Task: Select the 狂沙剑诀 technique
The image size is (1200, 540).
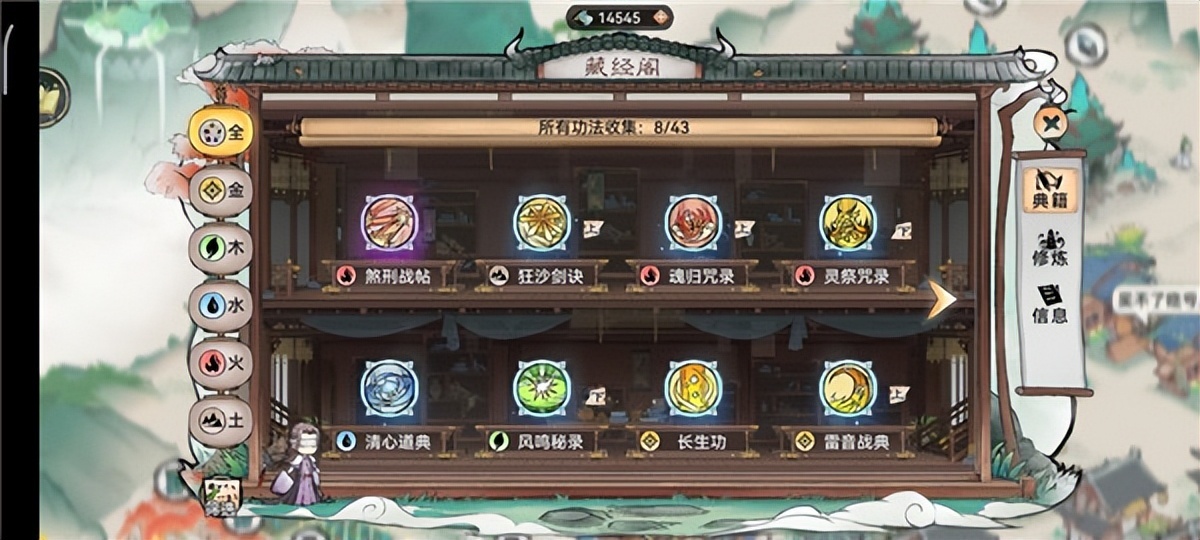Action: point(541,223)
